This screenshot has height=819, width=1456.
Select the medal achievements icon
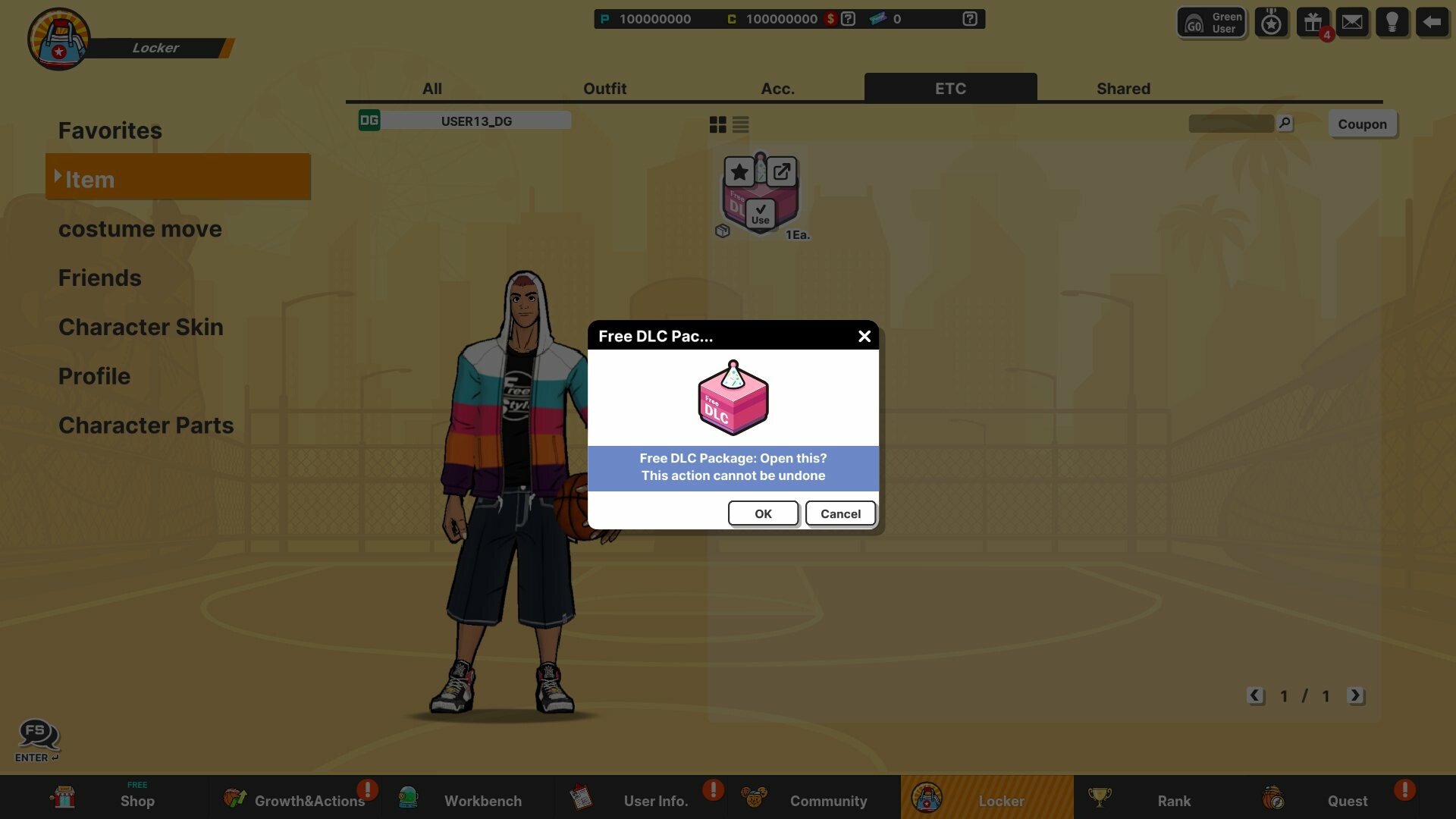(1271, 21)
